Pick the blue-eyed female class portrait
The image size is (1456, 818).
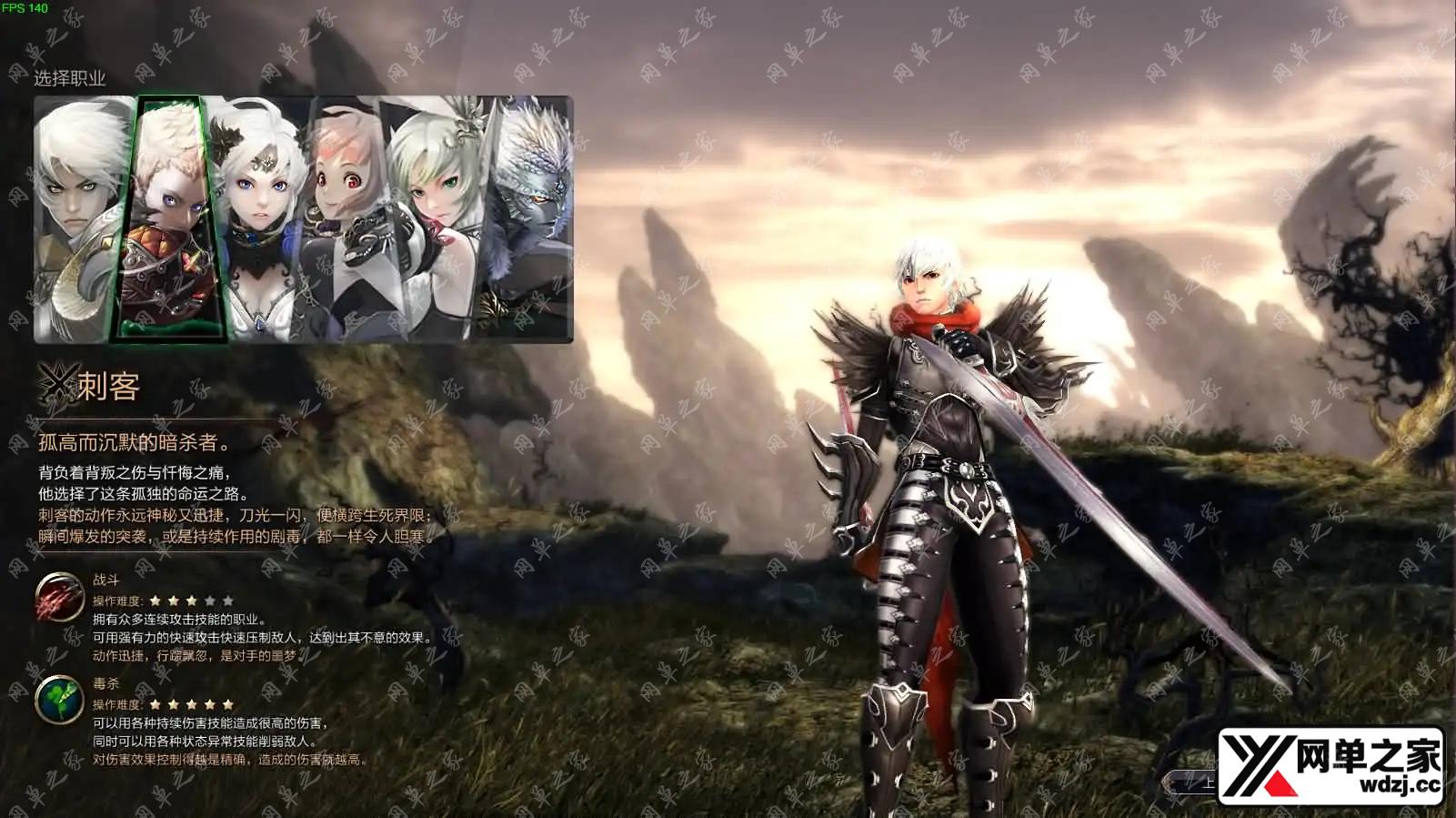(259, 218)
